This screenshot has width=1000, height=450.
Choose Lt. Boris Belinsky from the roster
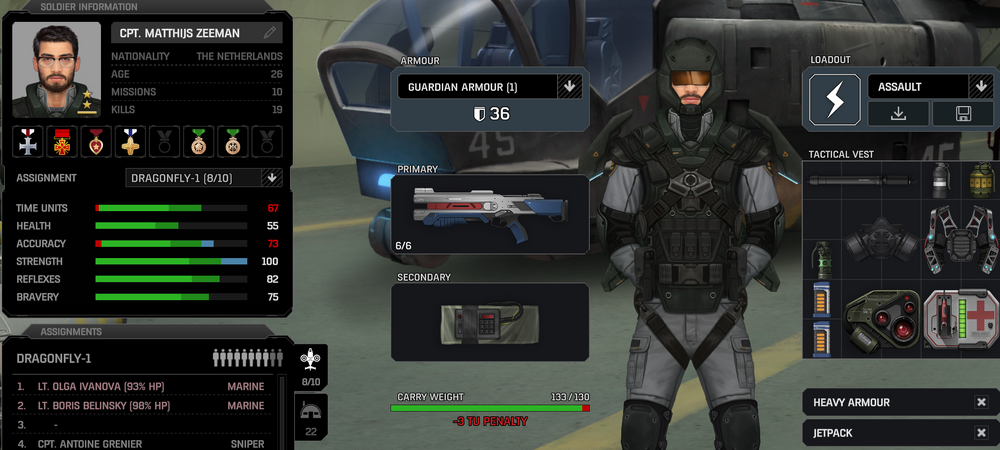click(140, 405)
